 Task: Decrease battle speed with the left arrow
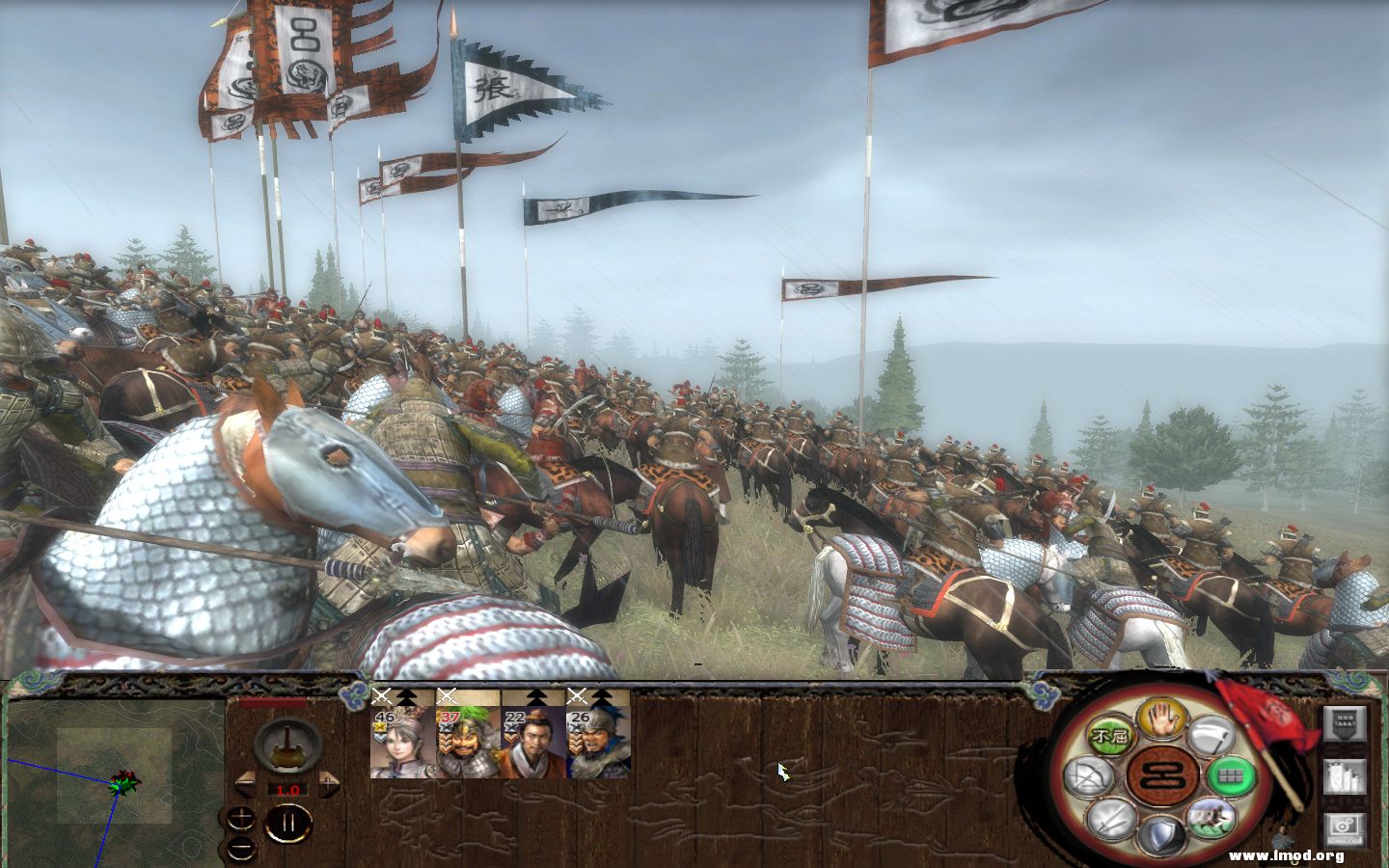(246, 782)
